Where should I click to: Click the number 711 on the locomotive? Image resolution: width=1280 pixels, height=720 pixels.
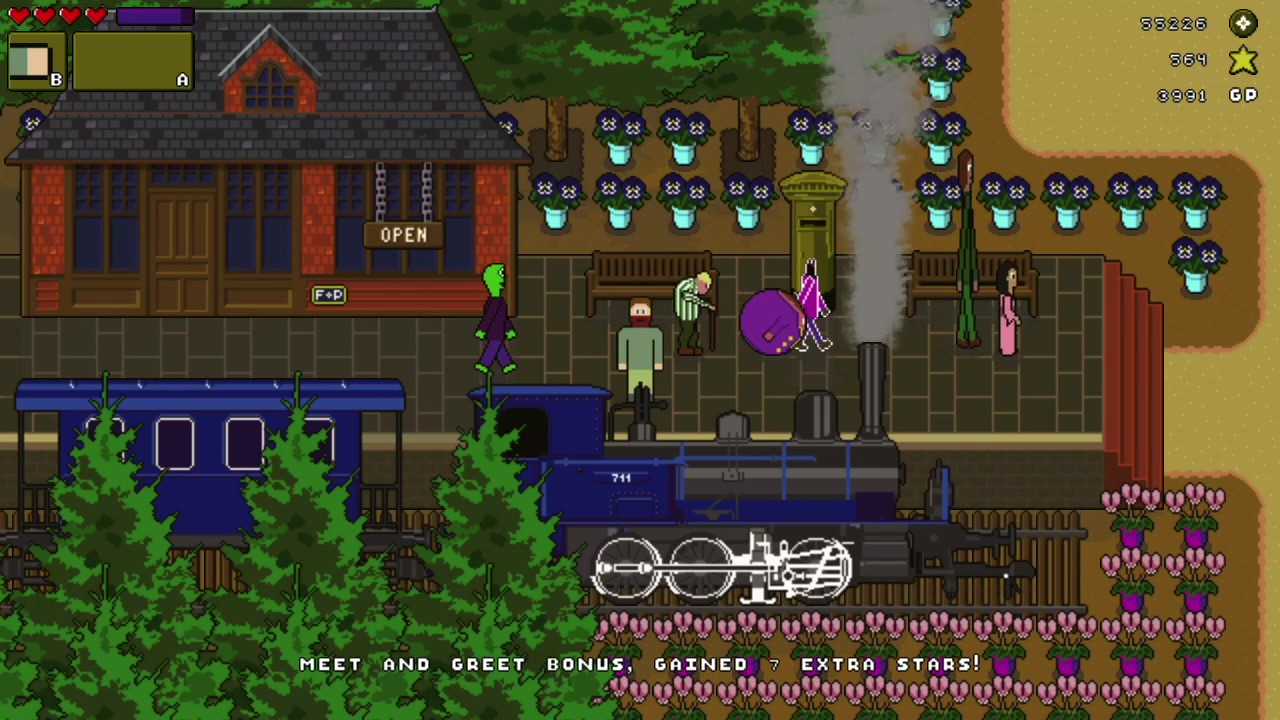622,477
